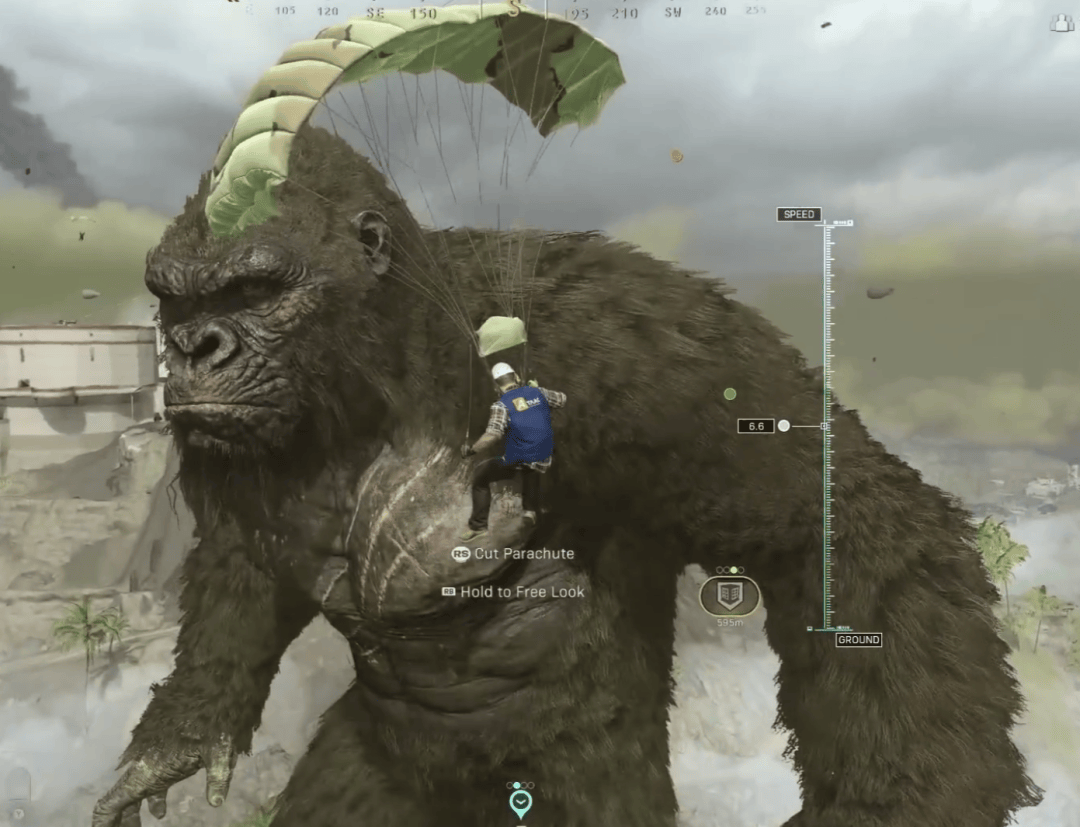The height and width of the screenshot is (827, 1080).
Task: Select the teal location pin marker
Action: coord(520,802)
